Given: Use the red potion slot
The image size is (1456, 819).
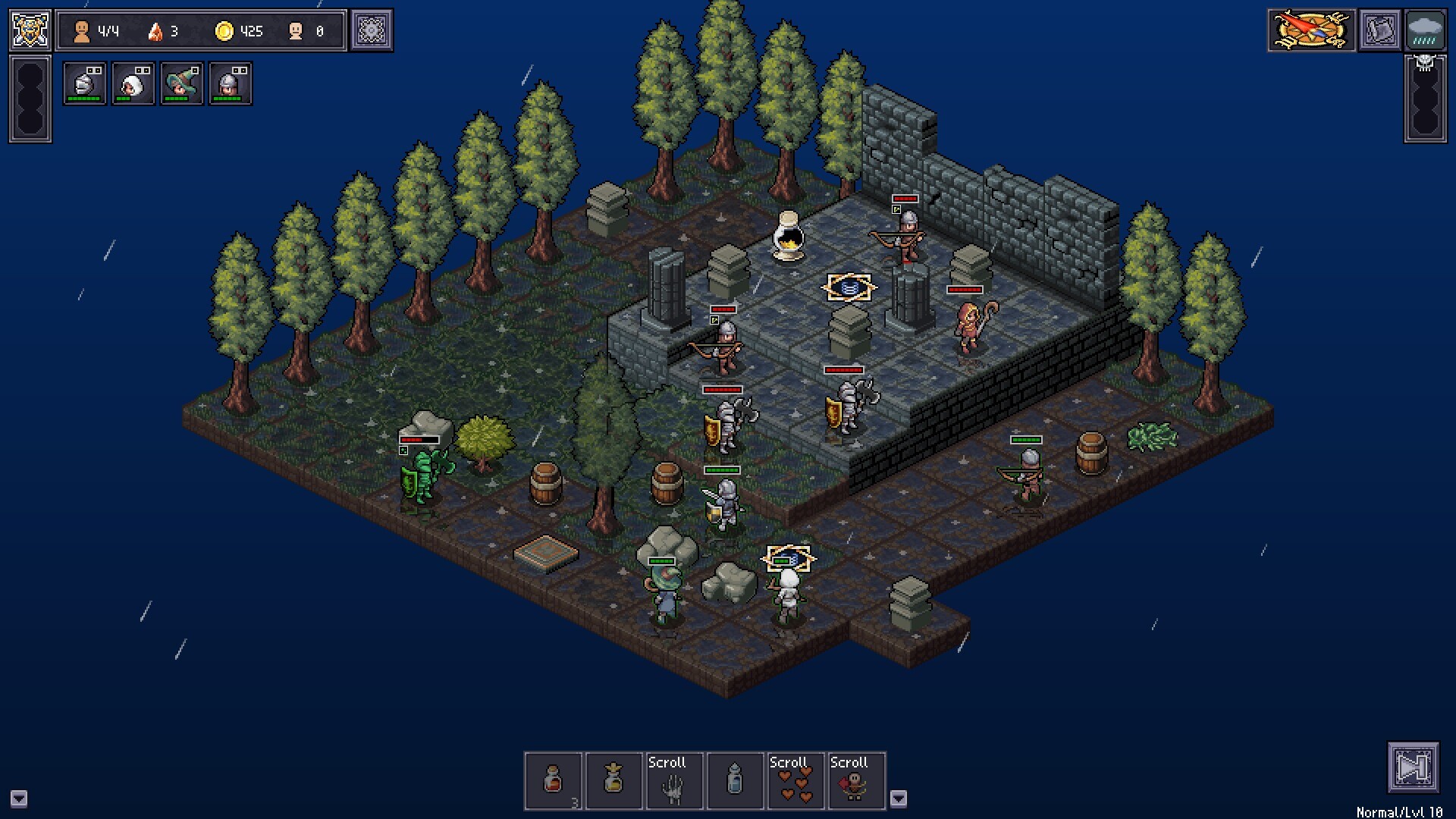Looking at the screenshot, I should [x=554, y=781].
